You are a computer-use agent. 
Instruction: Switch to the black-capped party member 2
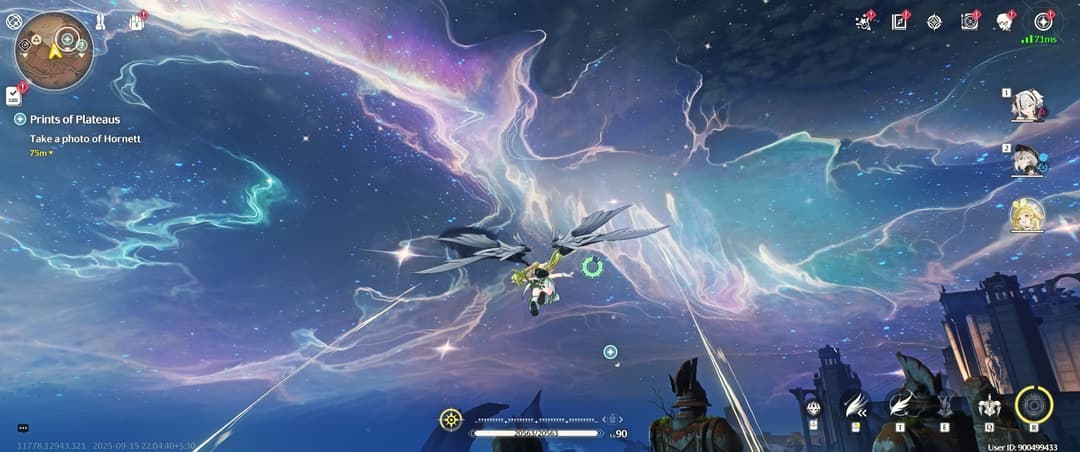click(1027, 160)
